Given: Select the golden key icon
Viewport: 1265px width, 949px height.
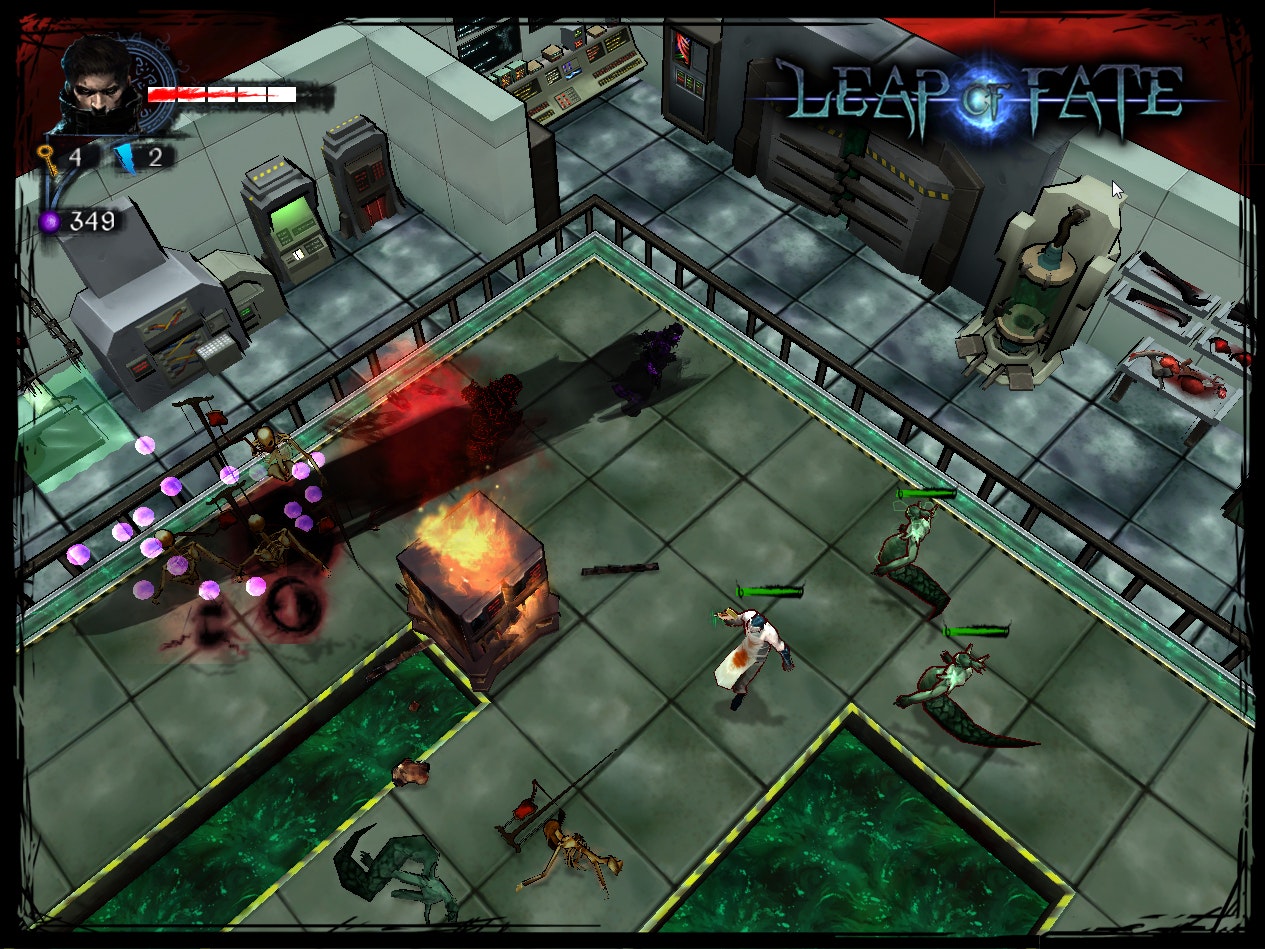Looking at the screenshot, I should (x=47, y=158).
